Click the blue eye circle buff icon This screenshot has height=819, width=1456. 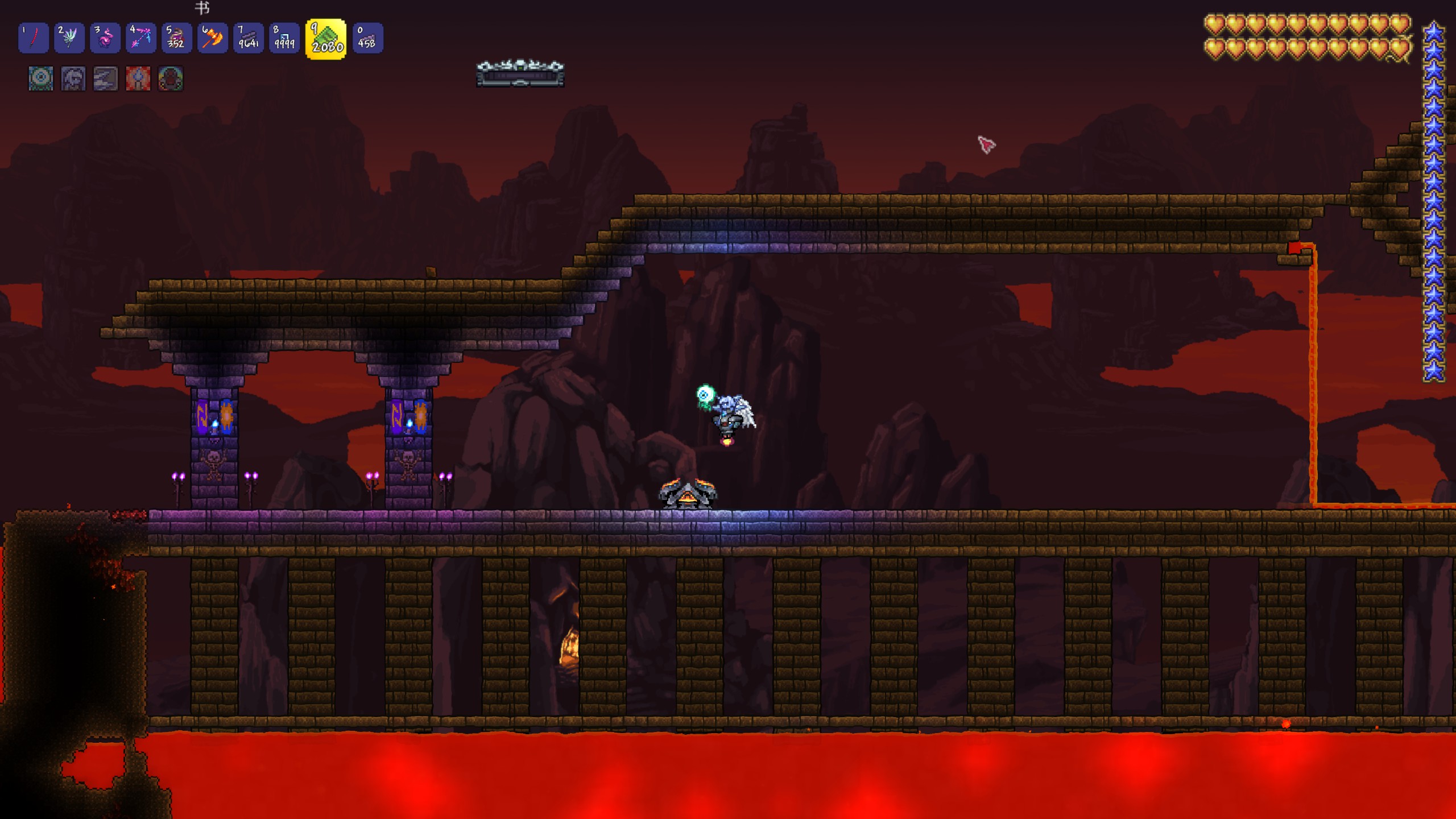click(41, 78)
